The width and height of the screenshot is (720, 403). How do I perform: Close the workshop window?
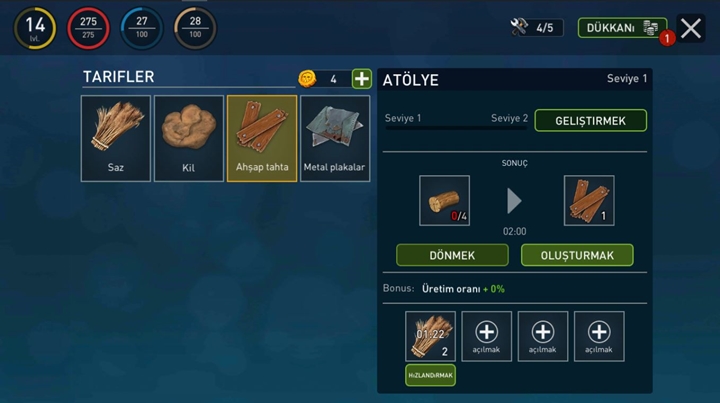pos(690,28)
